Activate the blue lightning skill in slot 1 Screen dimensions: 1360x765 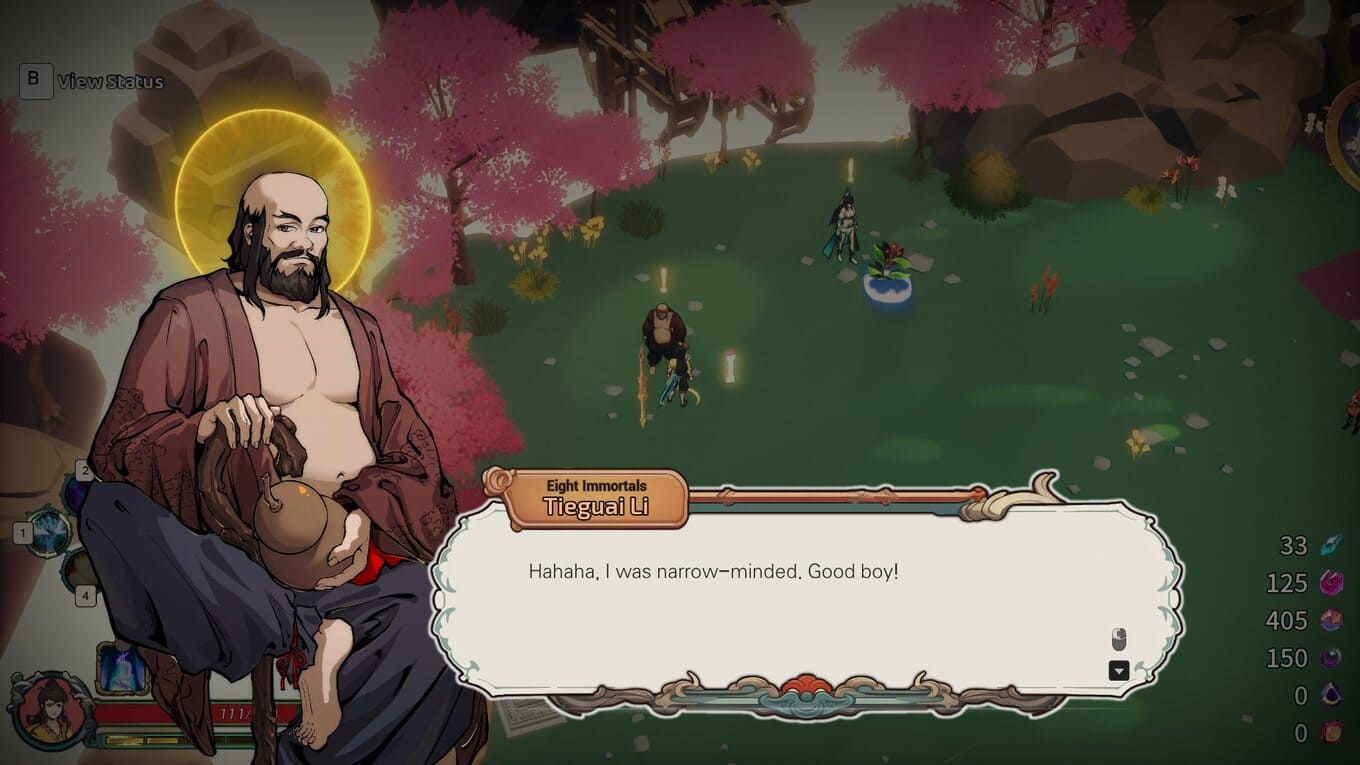[49, 530]
